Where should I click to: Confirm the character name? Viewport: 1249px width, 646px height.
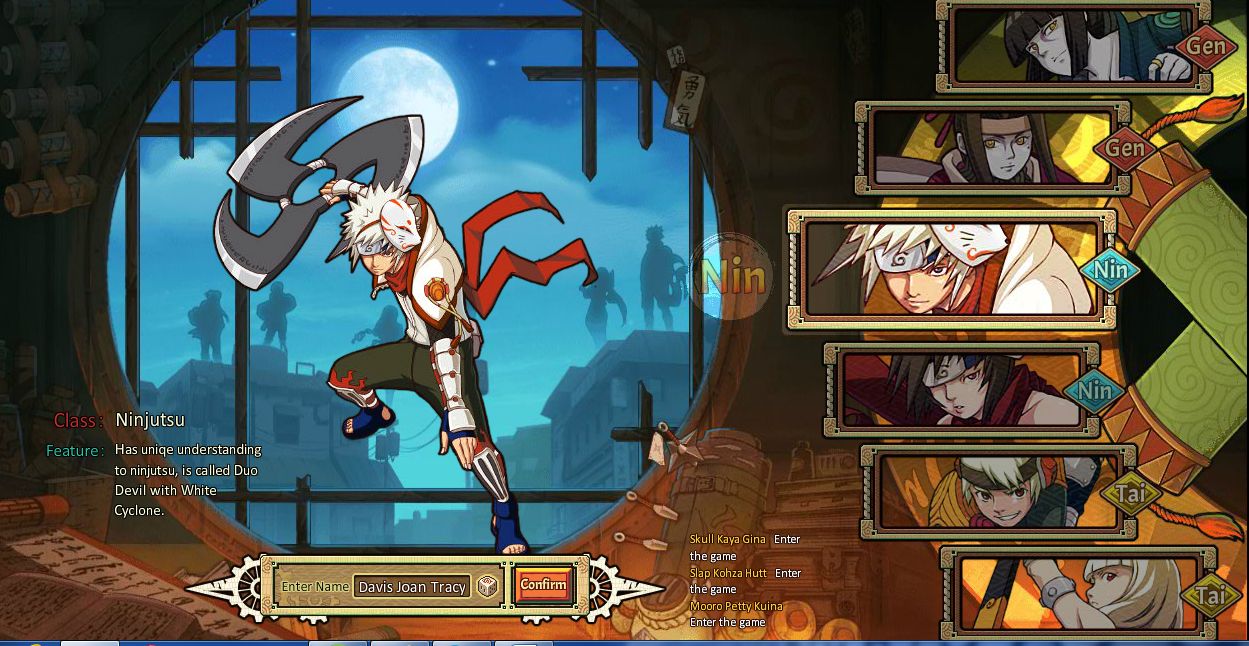click(x=543, y=585)
